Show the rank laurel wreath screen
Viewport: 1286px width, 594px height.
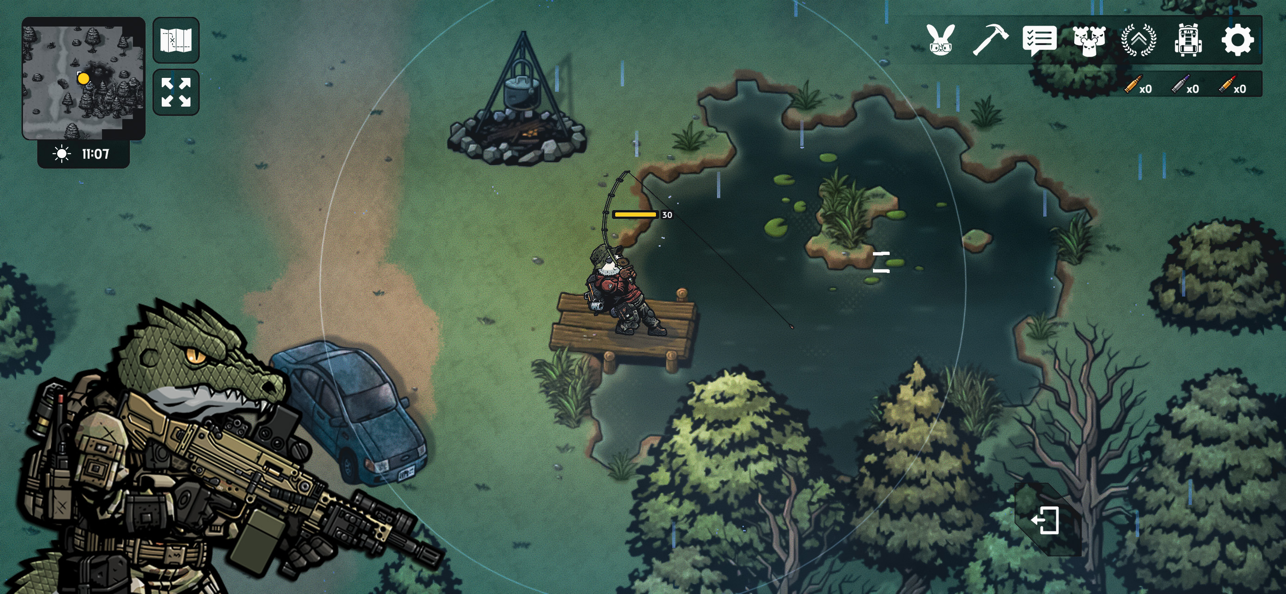(1138, 40)
